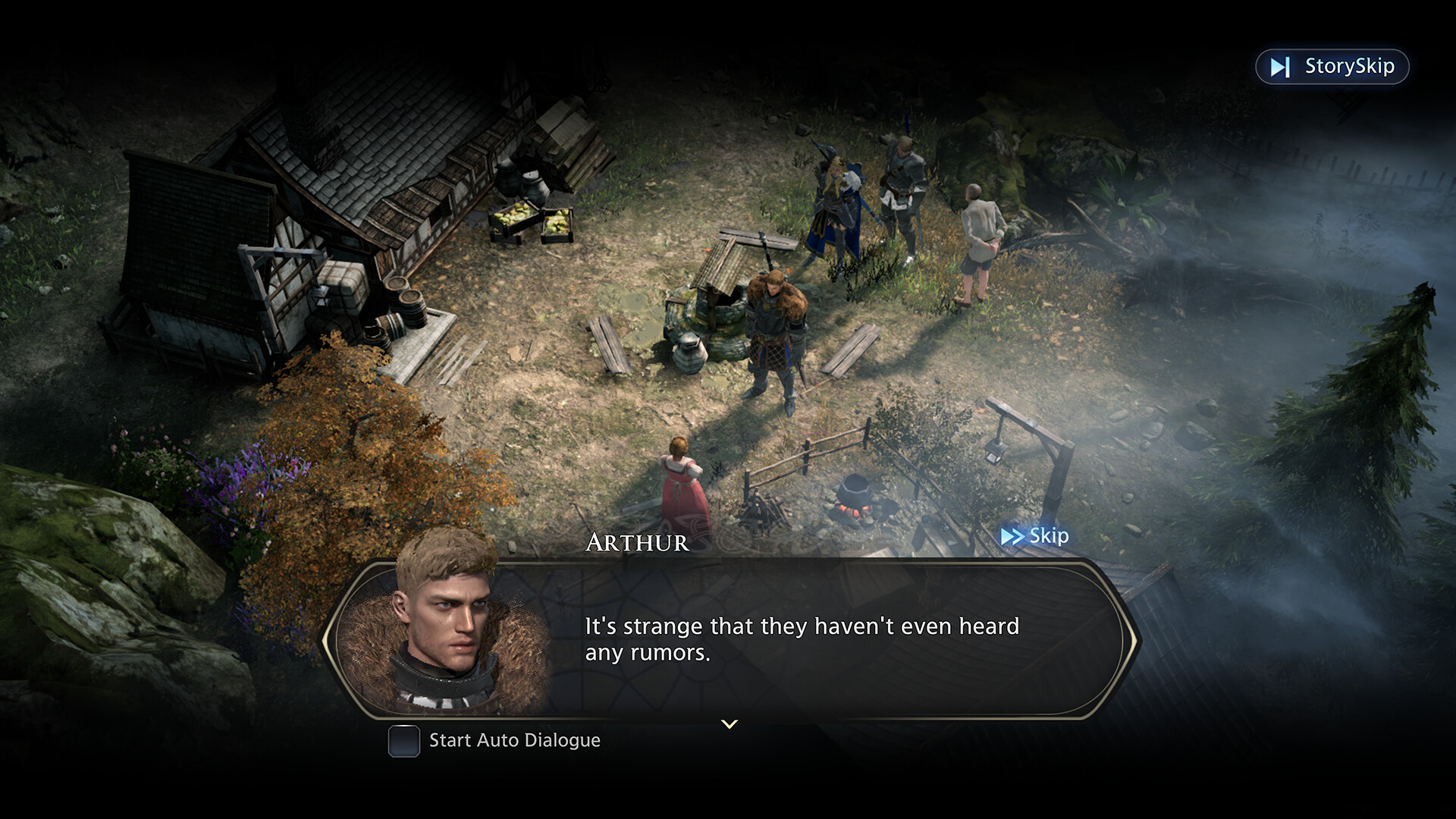Expand the dialogue with the arrow below the text
Image resolution: width=1456 pixels, height=819 pixels.
[729, 724]
